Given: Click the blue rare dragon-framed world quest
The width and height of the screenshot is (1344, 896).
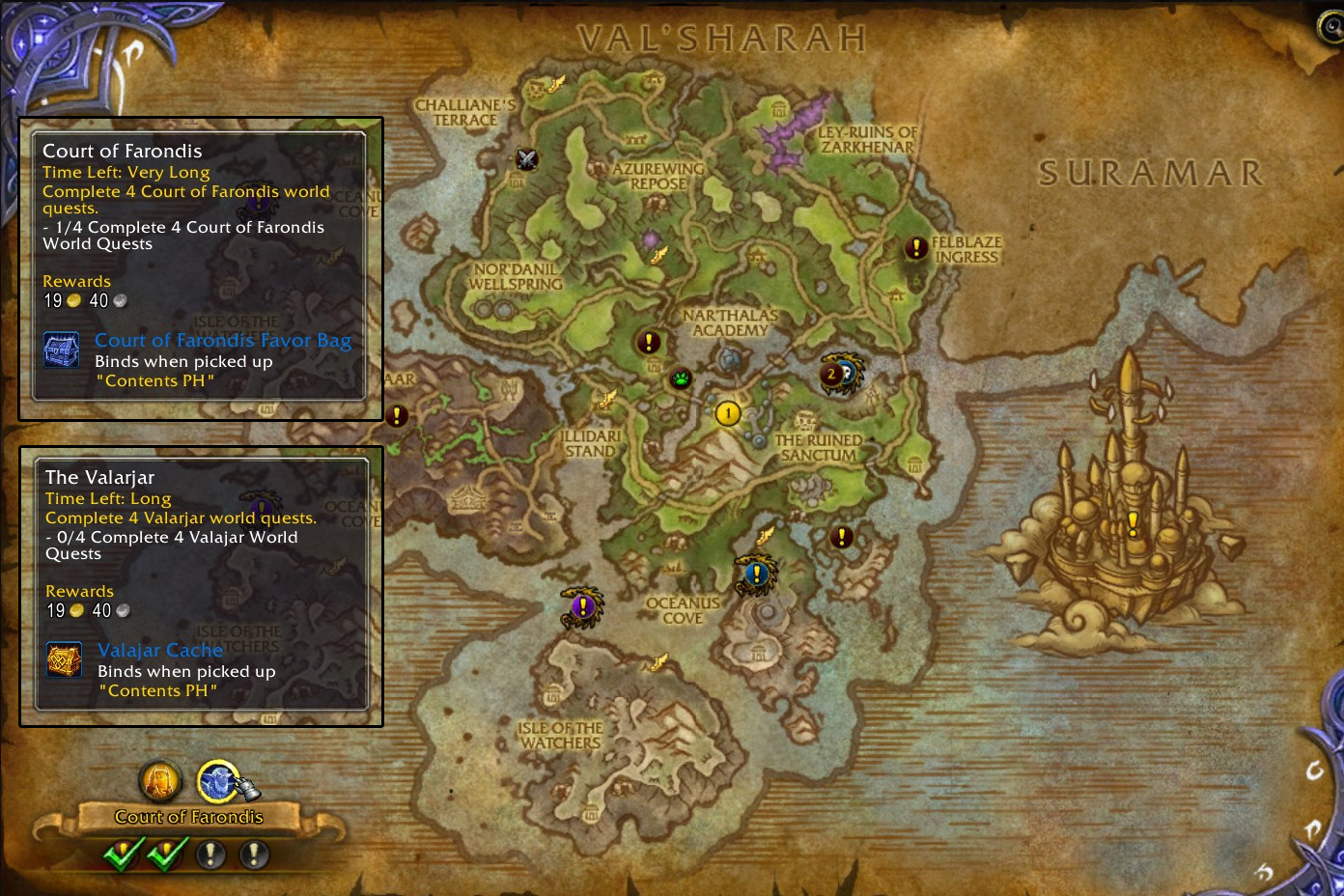Looking at the screenshot, I should [x=756, y=574].
